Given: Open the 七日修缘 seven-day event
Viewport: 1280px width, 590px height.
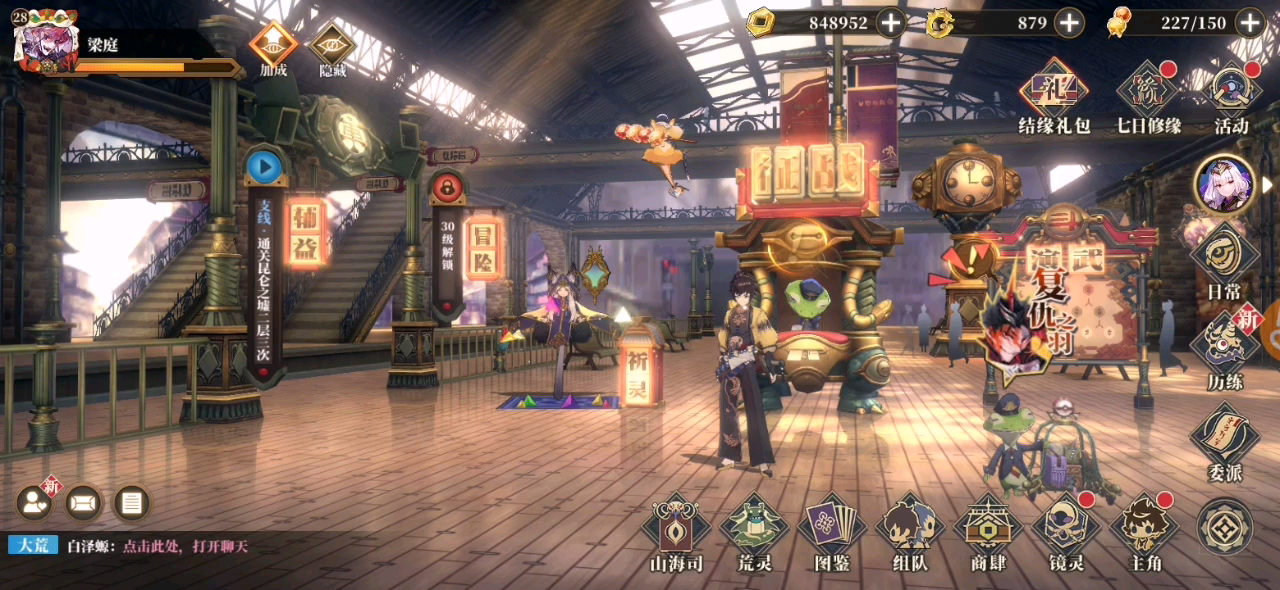Looking at the screenshot, I should pos(1148,97).
